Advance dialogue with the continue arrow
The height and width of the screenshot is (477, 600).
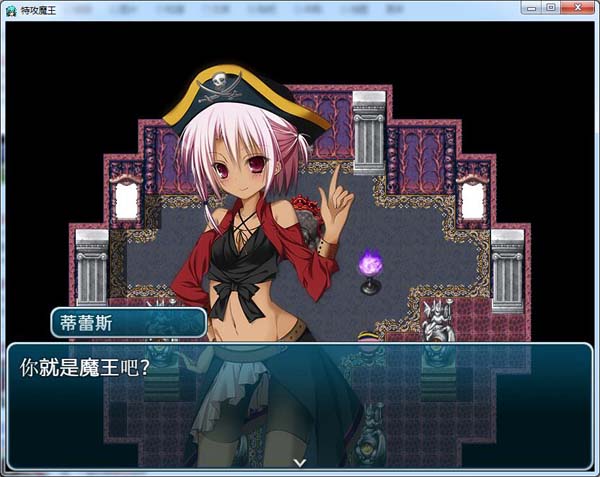click(x=299, y=462)
